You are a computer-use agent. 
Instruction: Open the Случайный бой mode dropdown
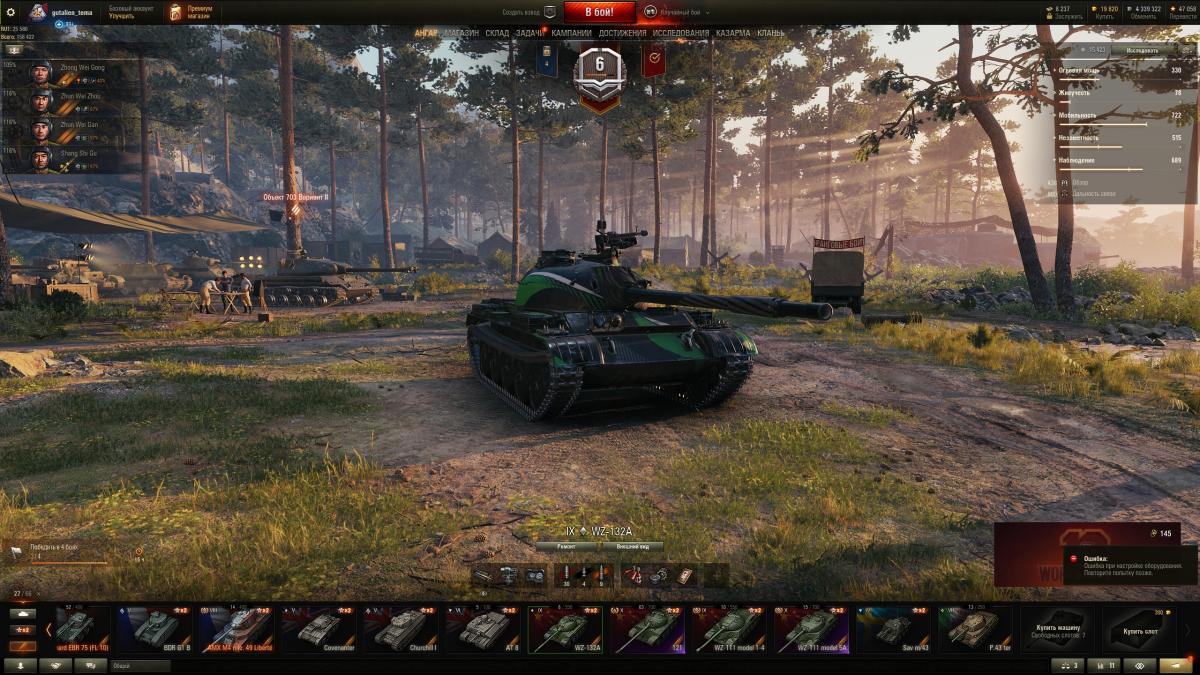(677, 12)
